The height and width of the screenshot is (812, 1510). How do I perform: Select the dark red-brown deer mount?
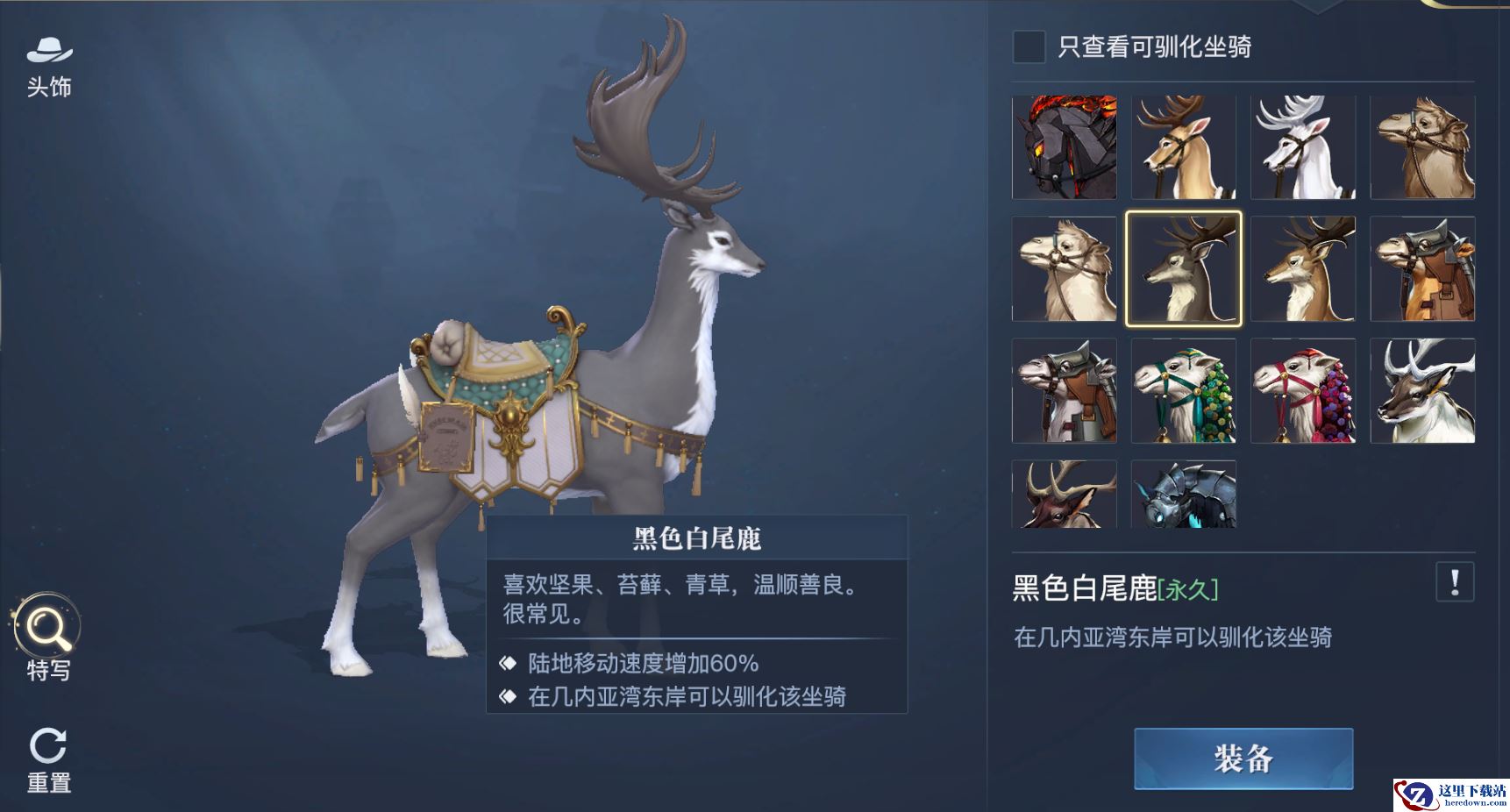click(x=1064, y=495)
